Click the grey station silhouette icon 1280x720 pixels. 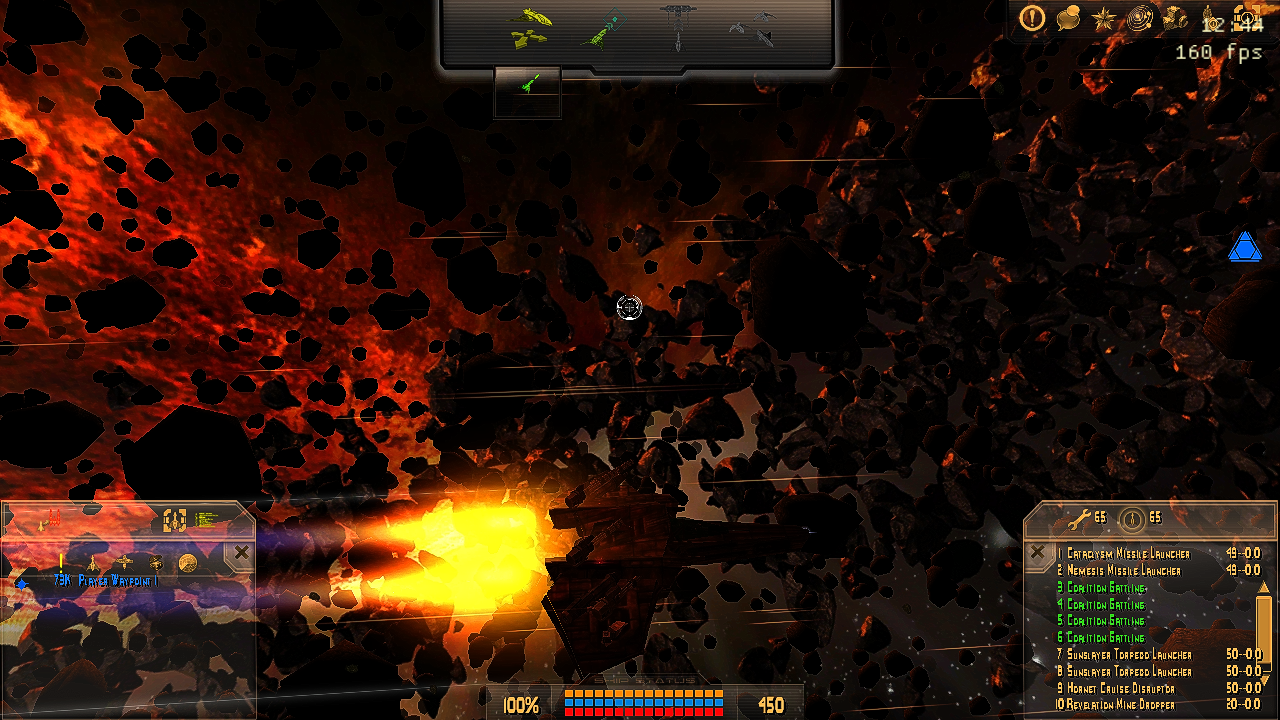point(677,27)
